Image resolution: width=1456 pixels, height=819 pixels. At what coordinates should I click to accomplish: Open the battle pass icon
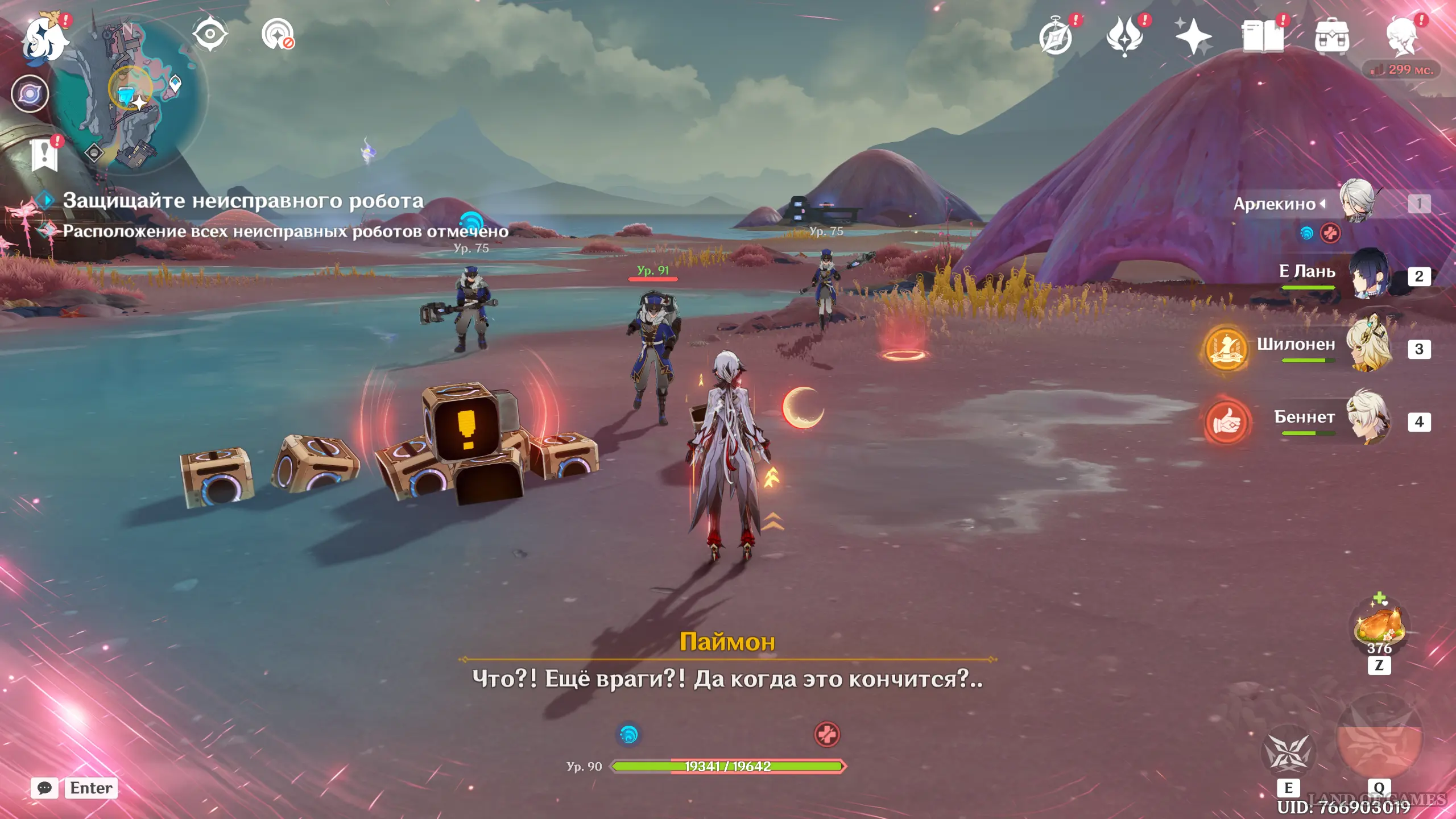pyautogui.click(x=1124, y=36)
